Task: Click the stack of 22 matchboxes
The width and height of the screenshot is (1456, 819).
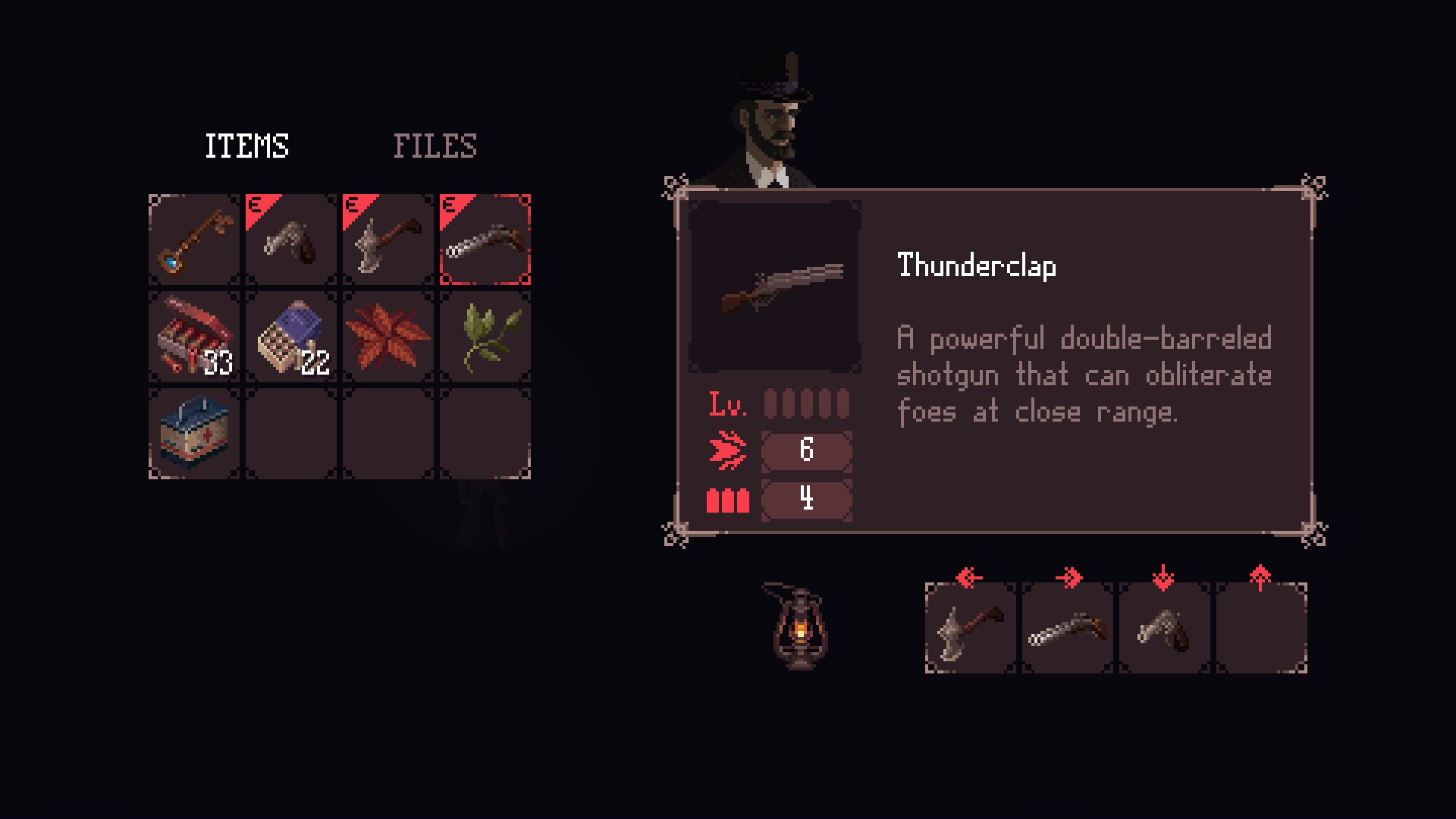Action: pos(290,336)
